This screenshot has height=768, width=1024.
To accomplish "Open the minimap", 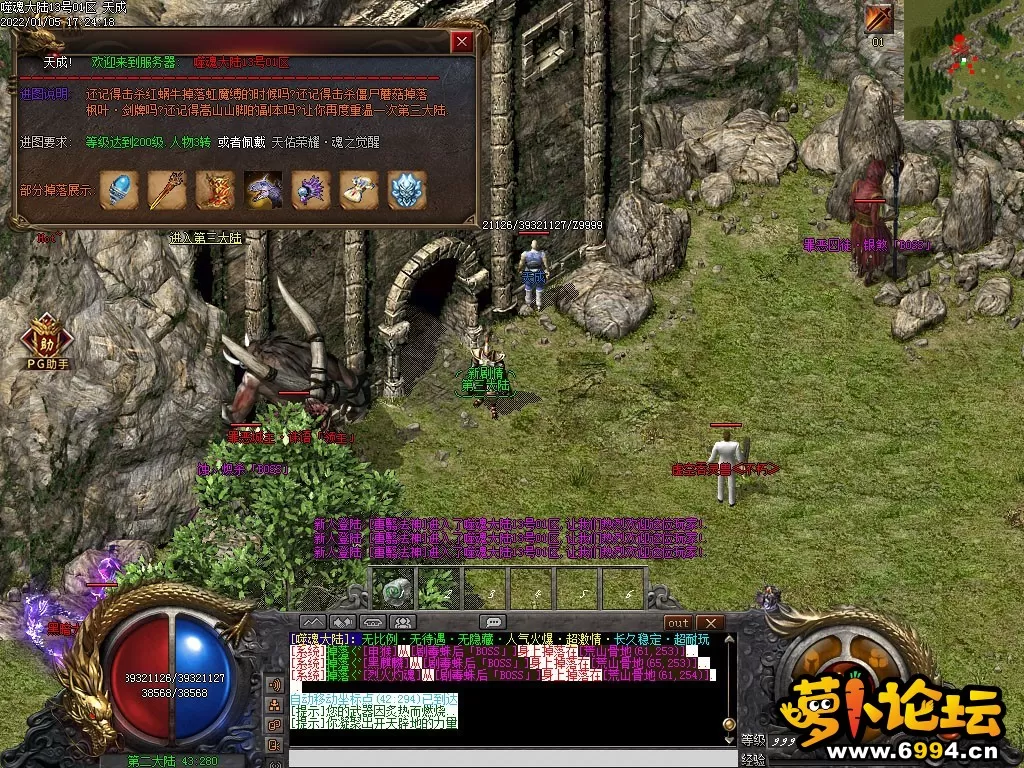I will 963,59.
